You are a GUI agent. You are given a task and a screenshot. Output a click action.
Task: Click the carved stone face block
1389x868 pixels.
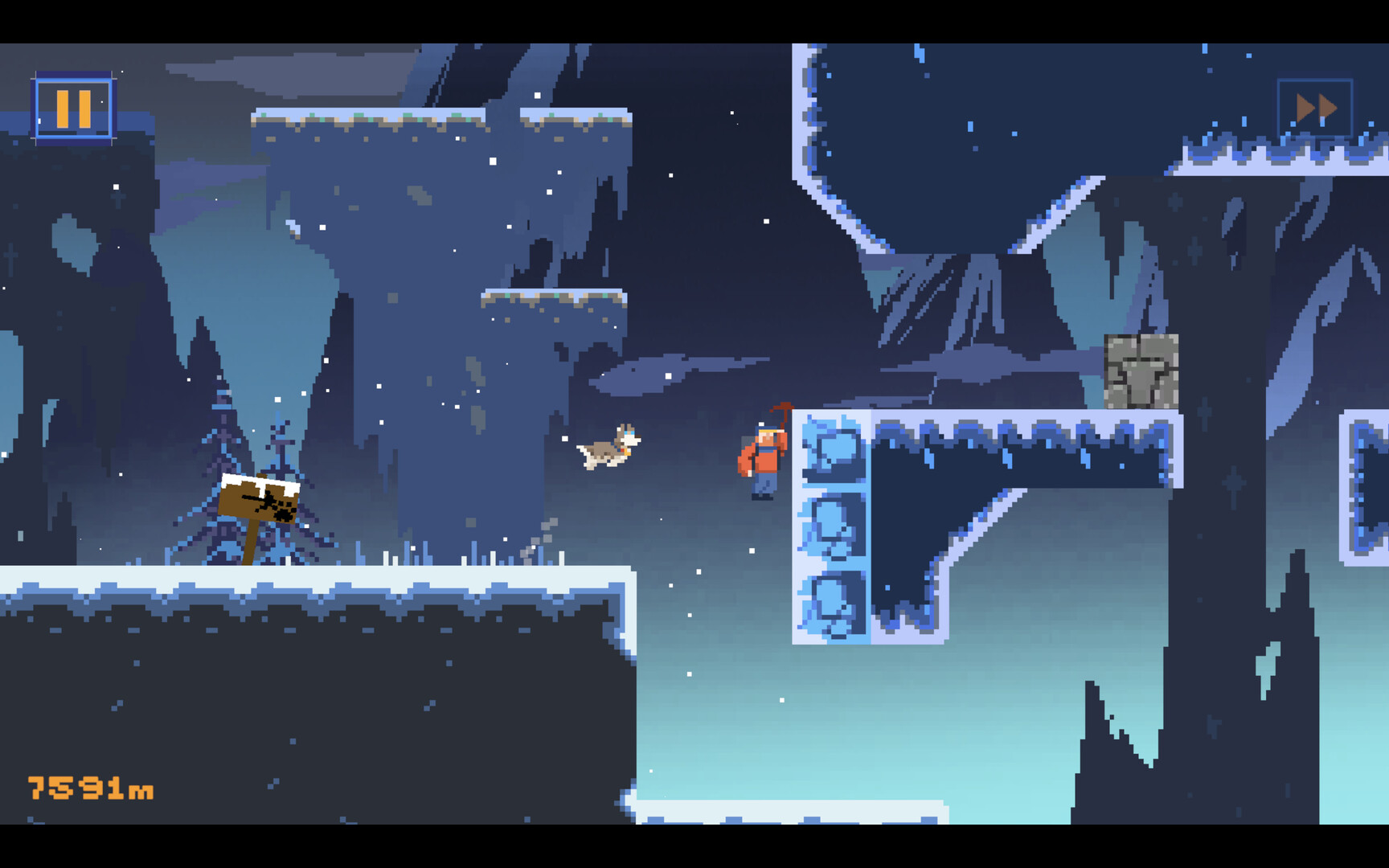1140,370
